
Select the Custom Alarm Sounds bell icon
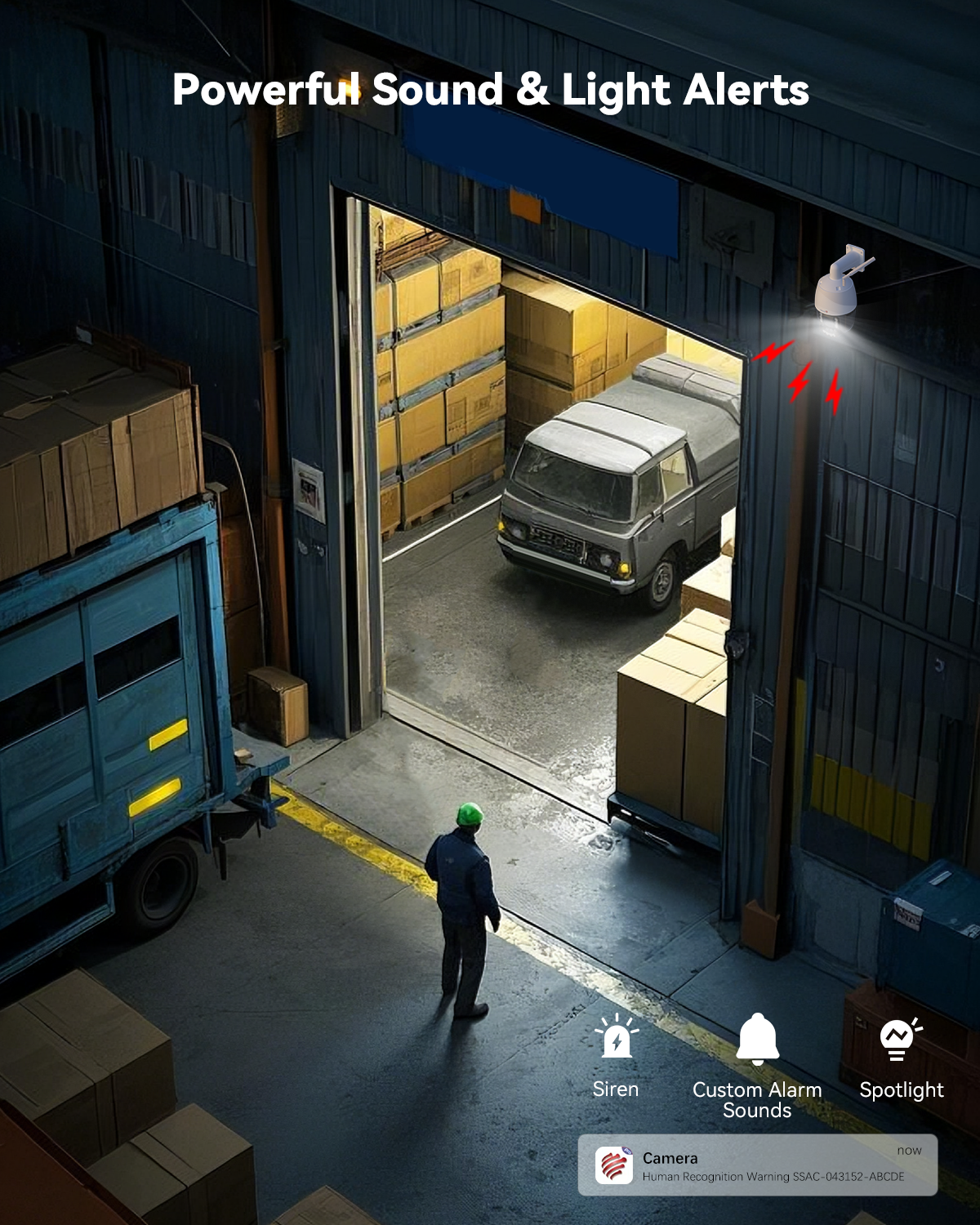tap(757, 1039)
